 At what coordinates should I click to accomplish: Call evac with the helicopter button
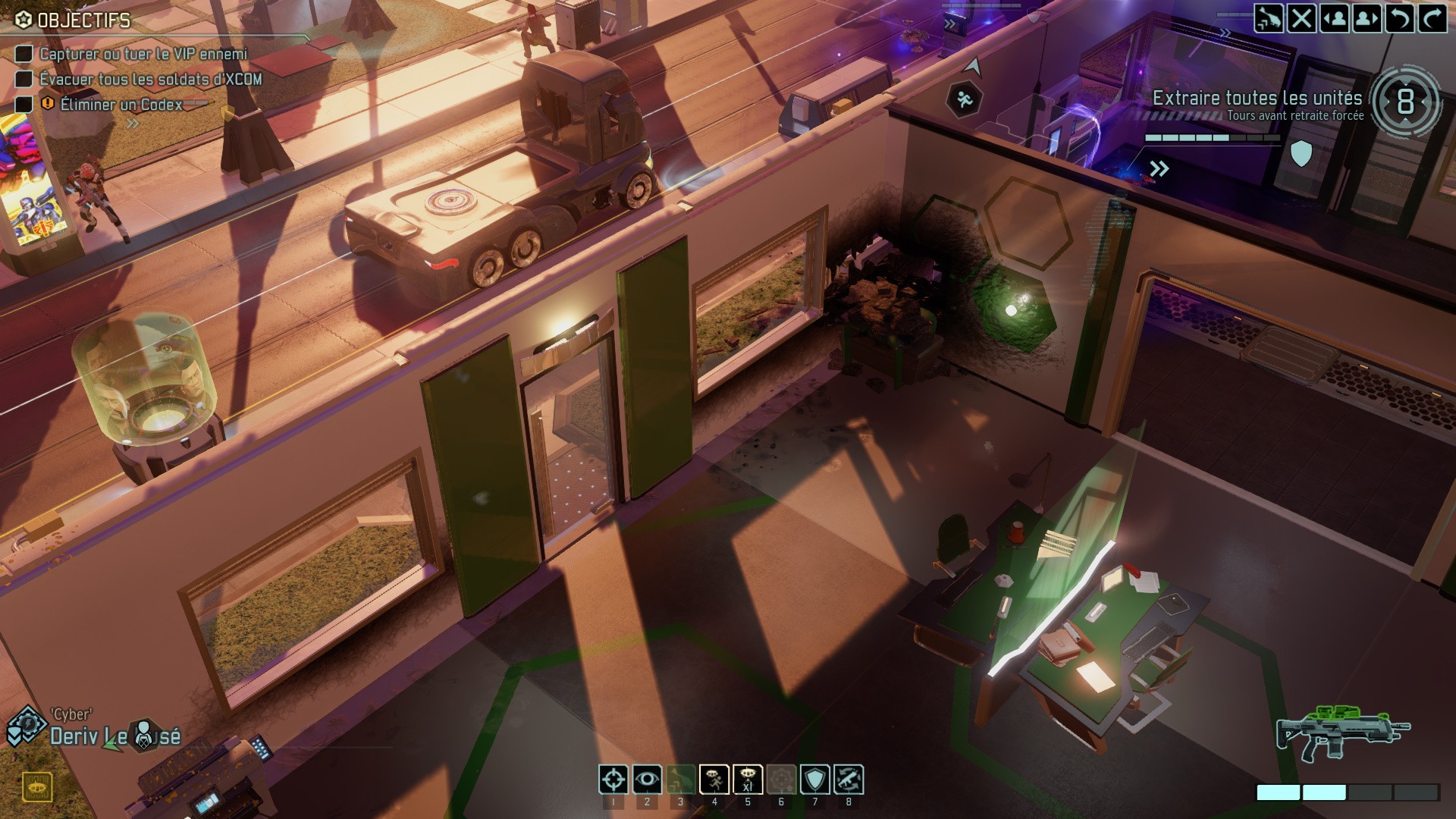point(1269,18)
